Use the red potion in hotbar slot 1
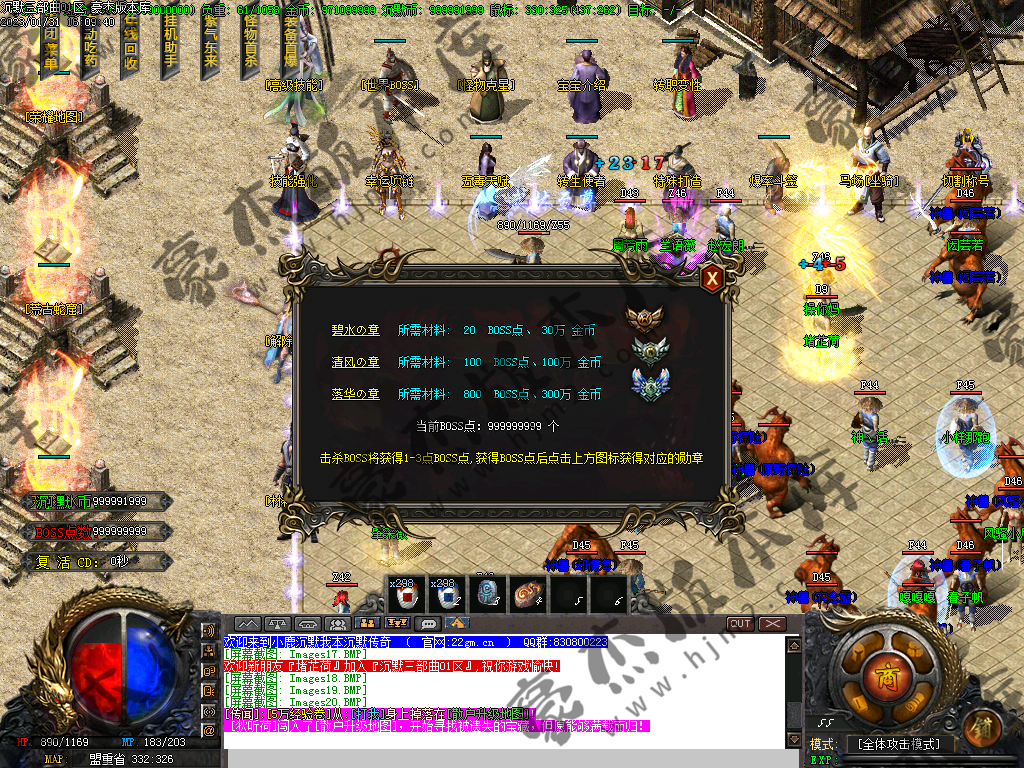This screenshot has width=1024, height=768. 407,595
